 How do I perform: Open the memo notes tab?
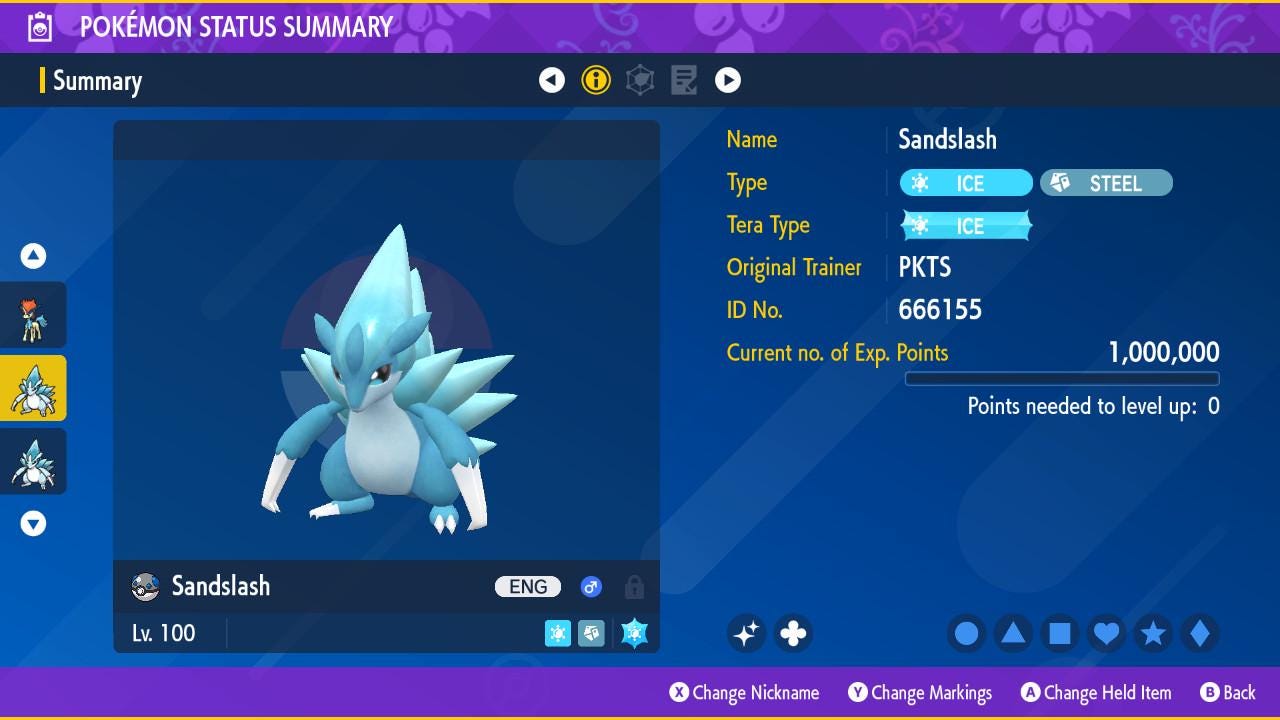(x=684, y=80)
